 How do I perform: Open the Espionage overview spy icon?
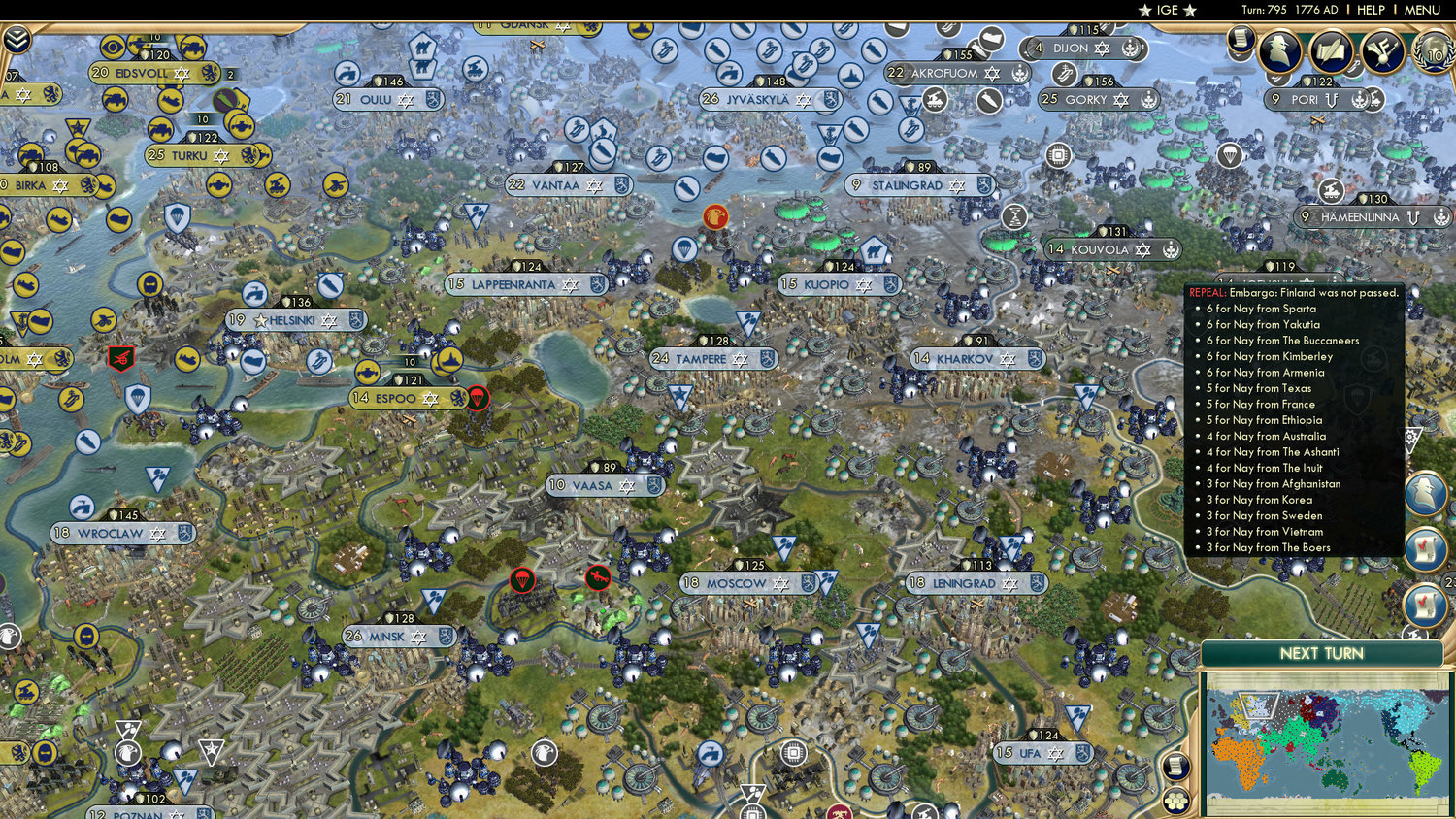[1280, 51]
